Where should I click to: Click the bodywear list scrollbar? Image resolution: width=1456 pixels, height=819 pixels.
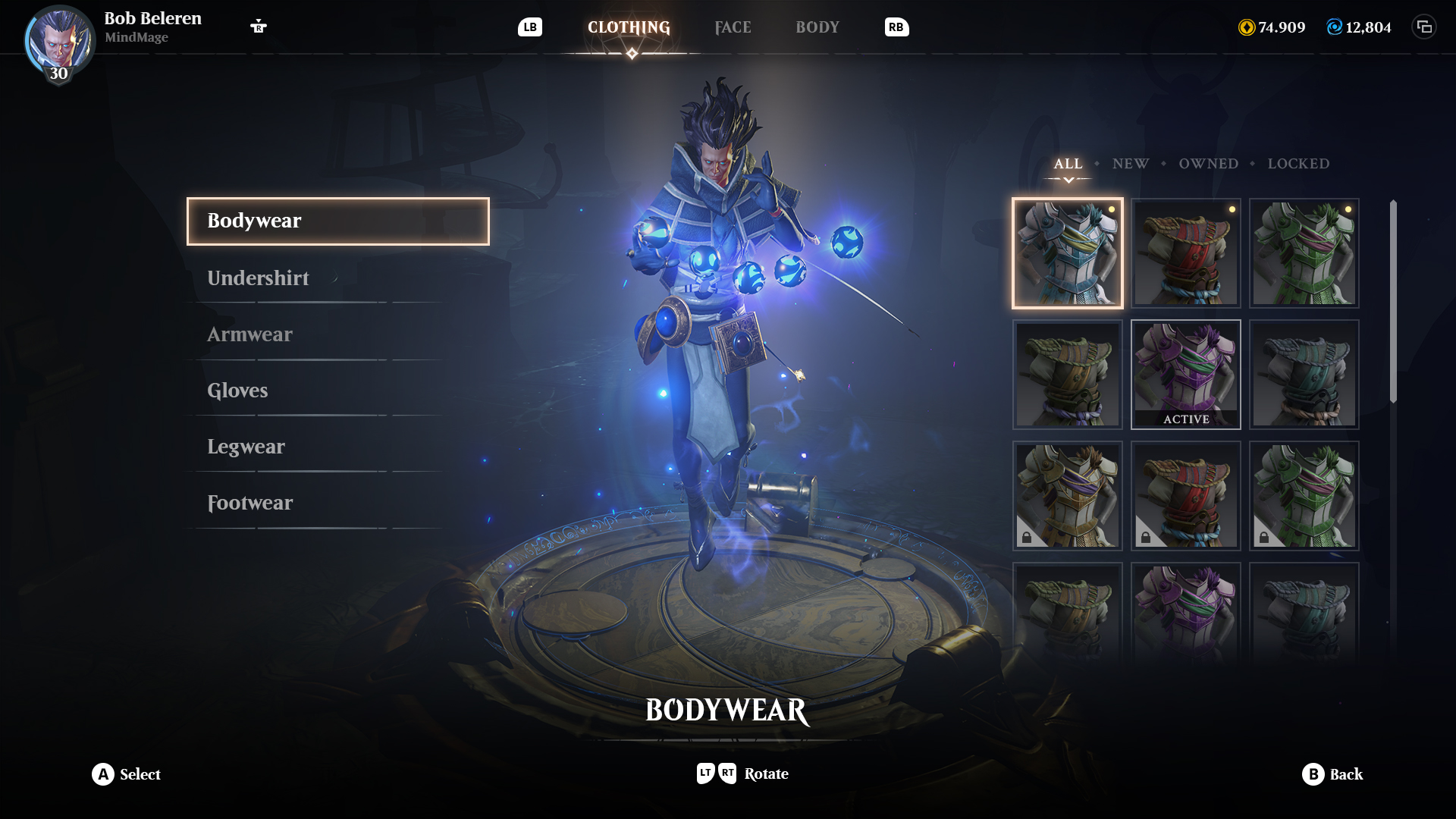point(1393,302)
